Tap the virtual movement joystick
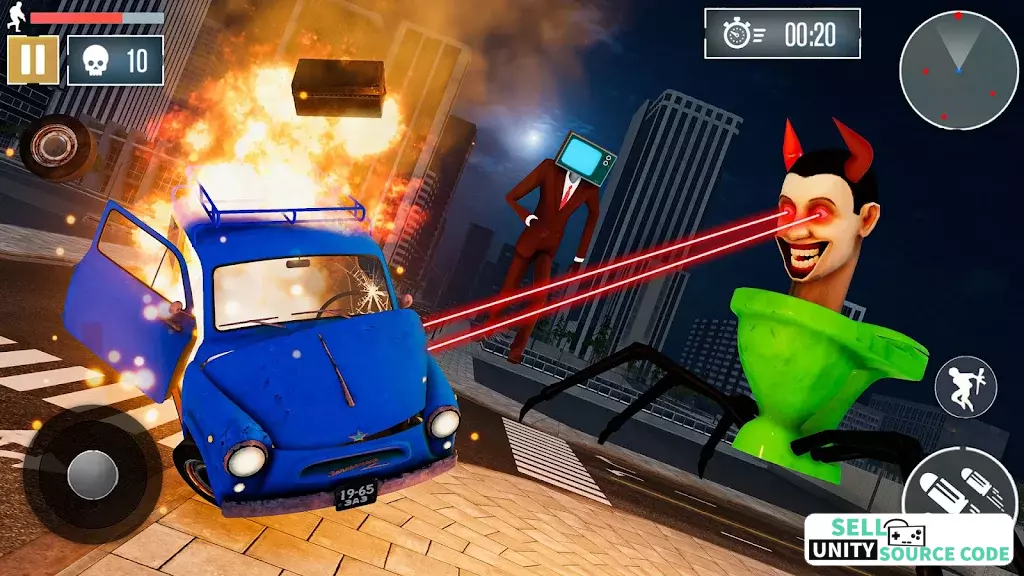The width and height of the screenshot is (1024, 576). pos(92,474)
